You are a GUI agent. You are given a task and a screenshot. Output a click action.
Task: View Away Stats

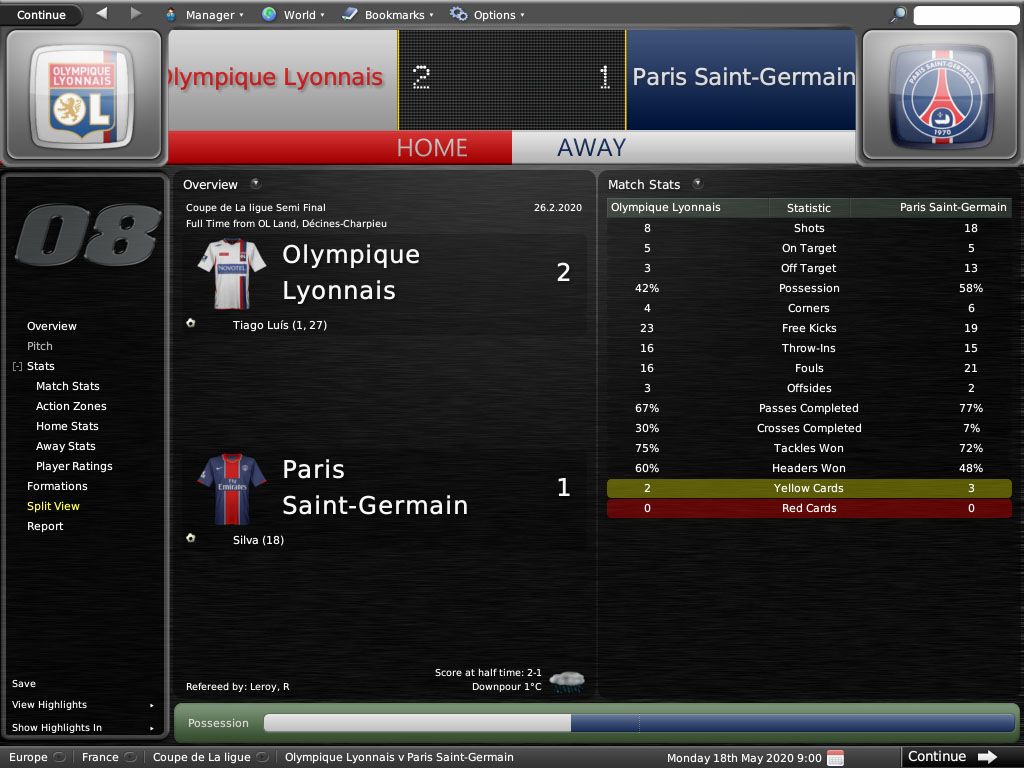pyautogui.click(x=66, y=446)
